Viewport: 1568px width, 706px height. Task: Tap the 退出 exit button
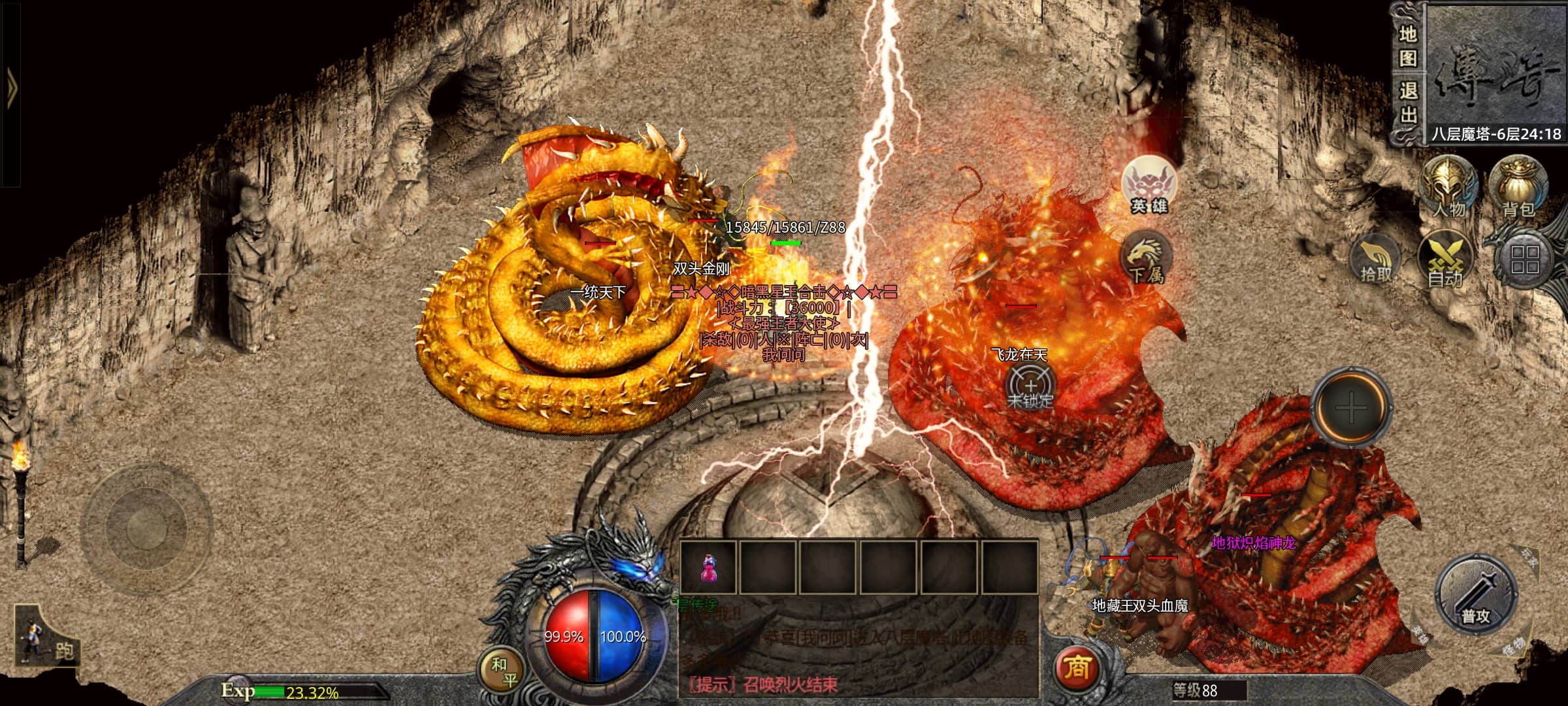[x=1407, y=102]
